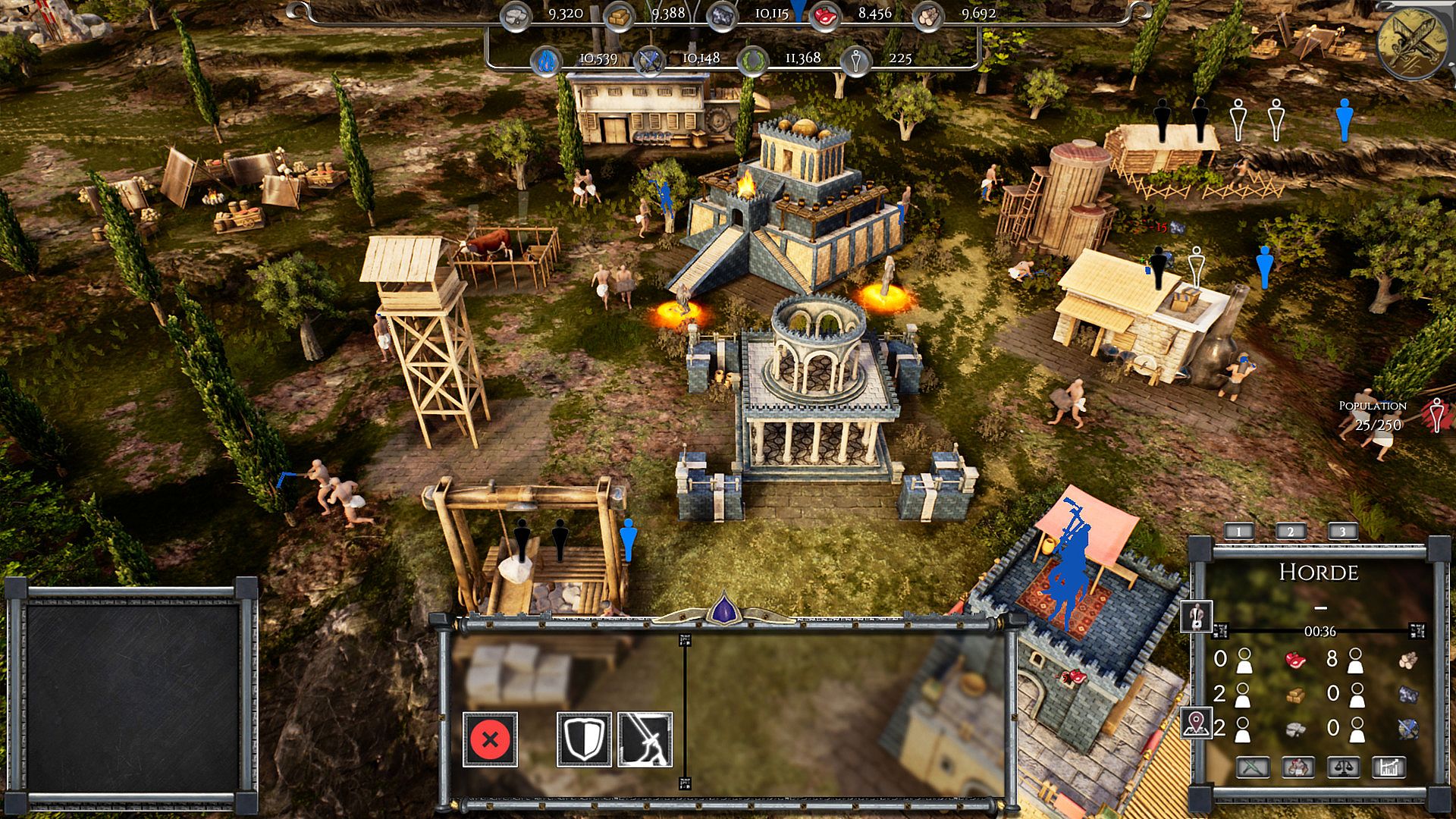1456x819 pixels.
Task: Click the map pin location button
Action: (x=1196, y=723)
